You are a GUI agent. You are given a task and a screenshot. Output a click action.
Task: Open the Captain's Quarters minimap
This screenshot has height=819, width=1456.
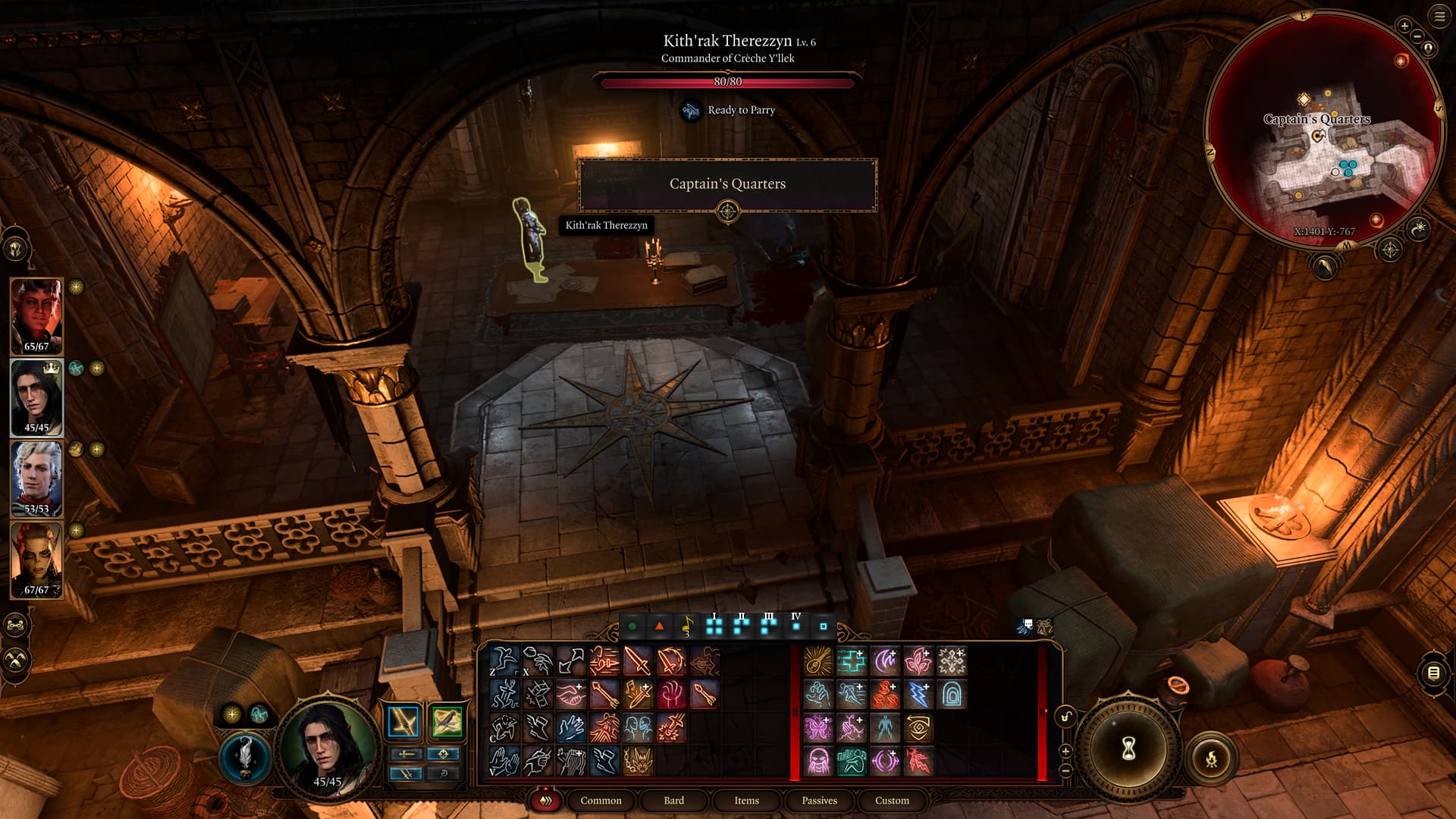click(1323, 129)
